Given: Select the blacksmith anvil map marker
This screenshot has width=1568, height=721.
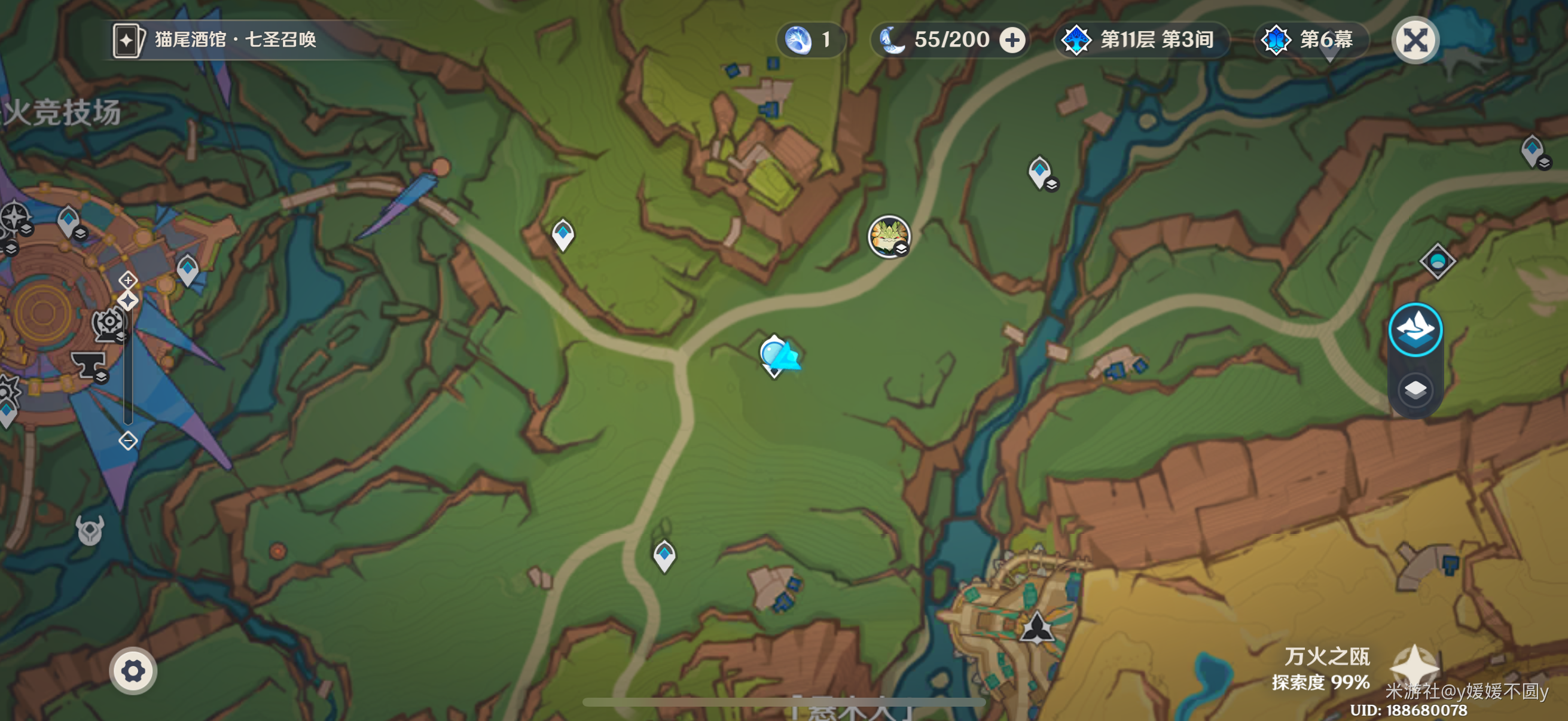Looking at the screenshot, I should point(89,365).
